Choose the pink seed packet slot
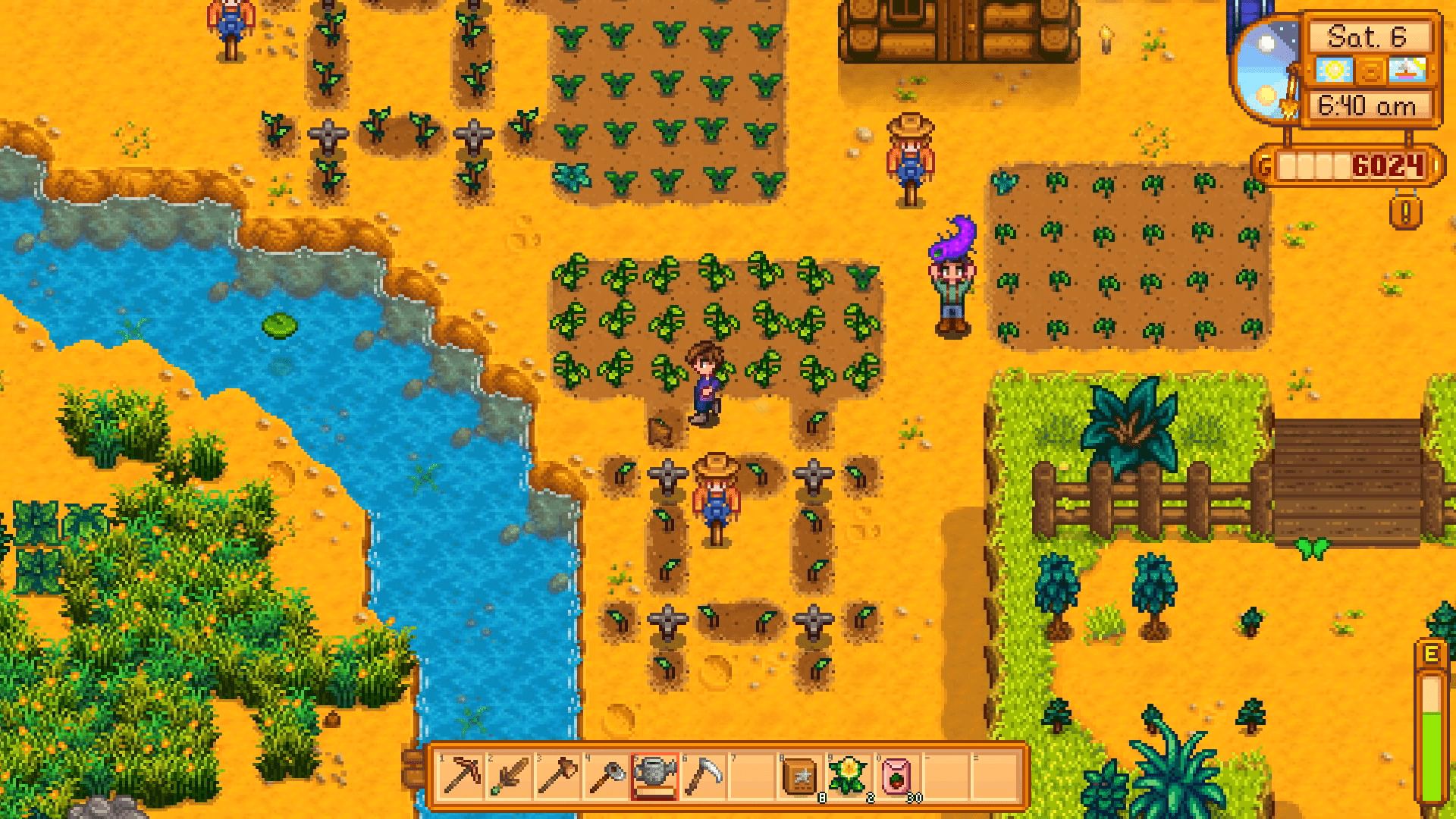1456x819 pixels. pos(897,777)
